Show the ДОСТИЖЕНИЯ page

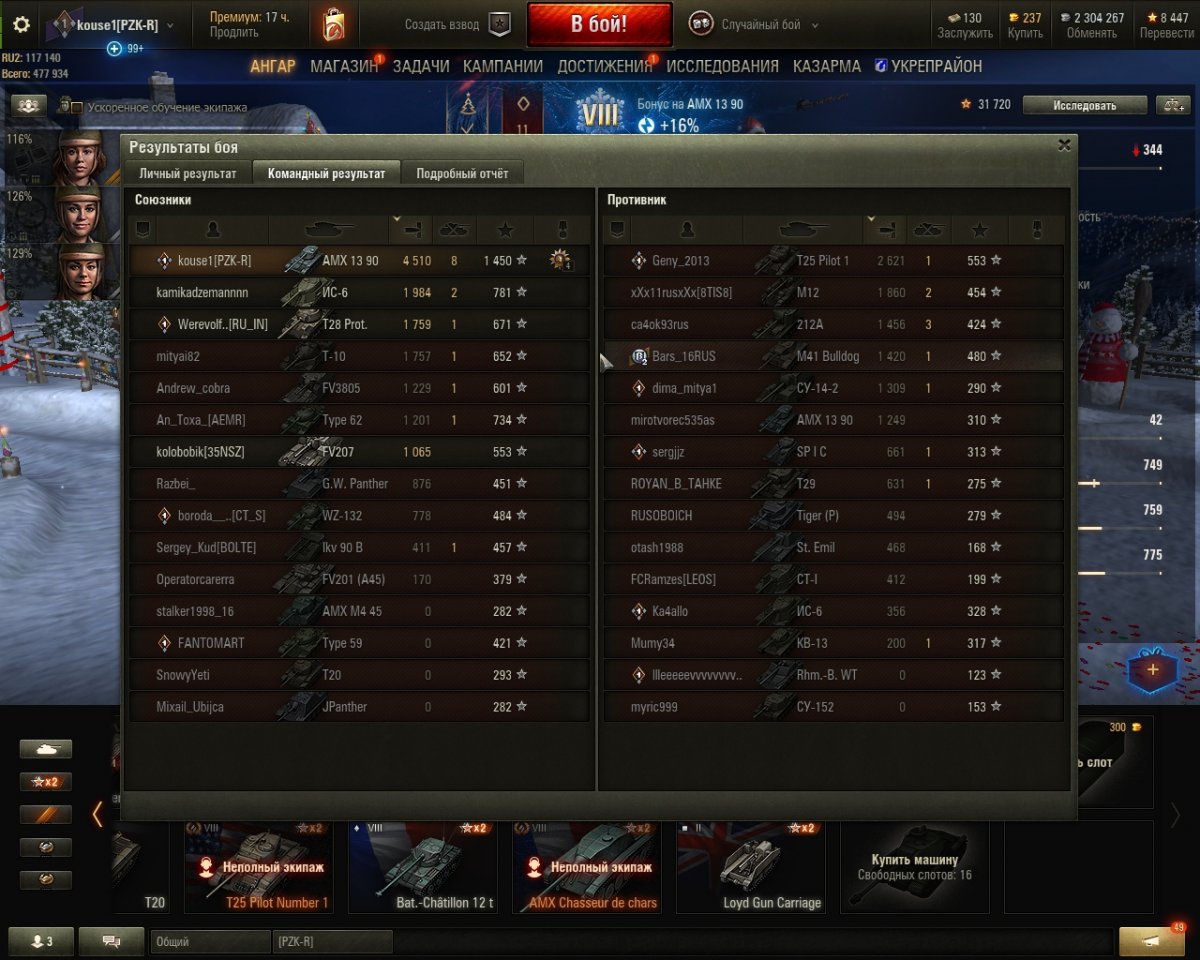[604, 66]
